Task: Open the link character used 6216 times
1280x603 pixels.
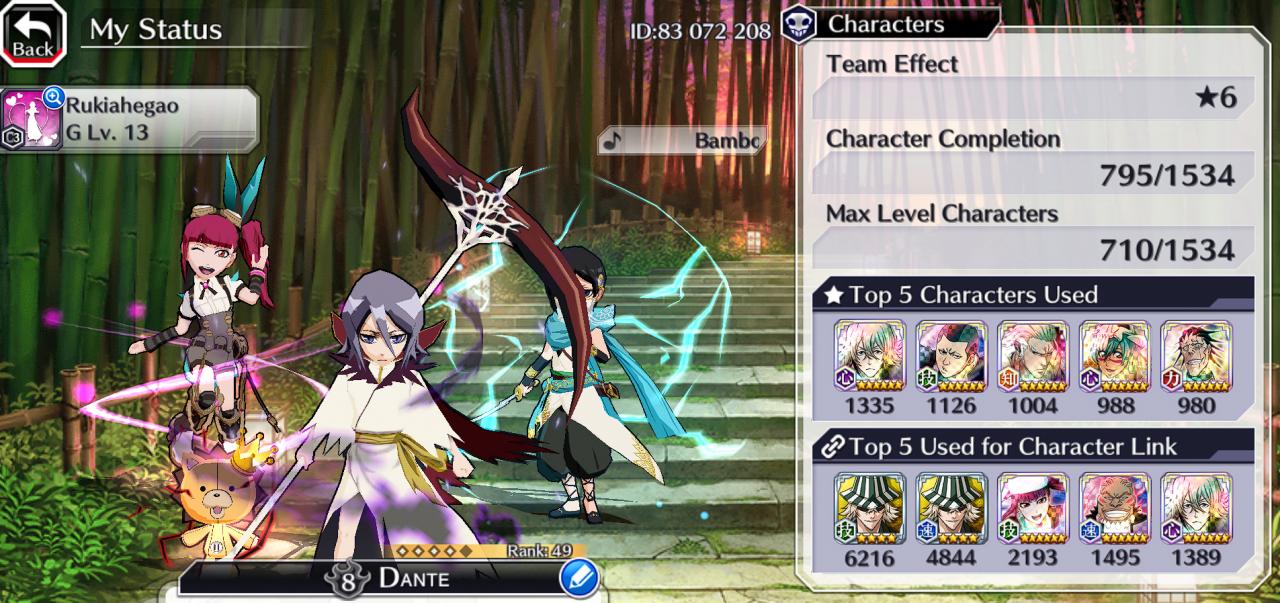Action: coord(869,509)
